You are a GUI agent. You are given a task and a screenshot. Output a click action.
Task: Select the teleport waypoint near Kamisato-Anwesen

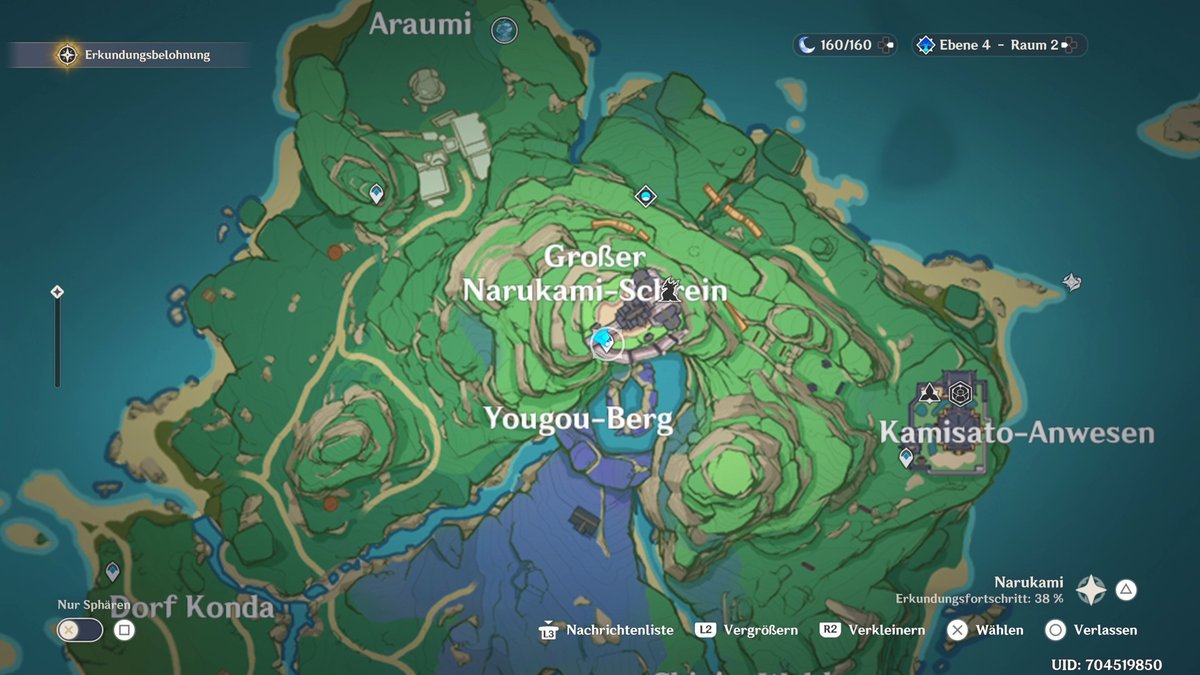906,458
